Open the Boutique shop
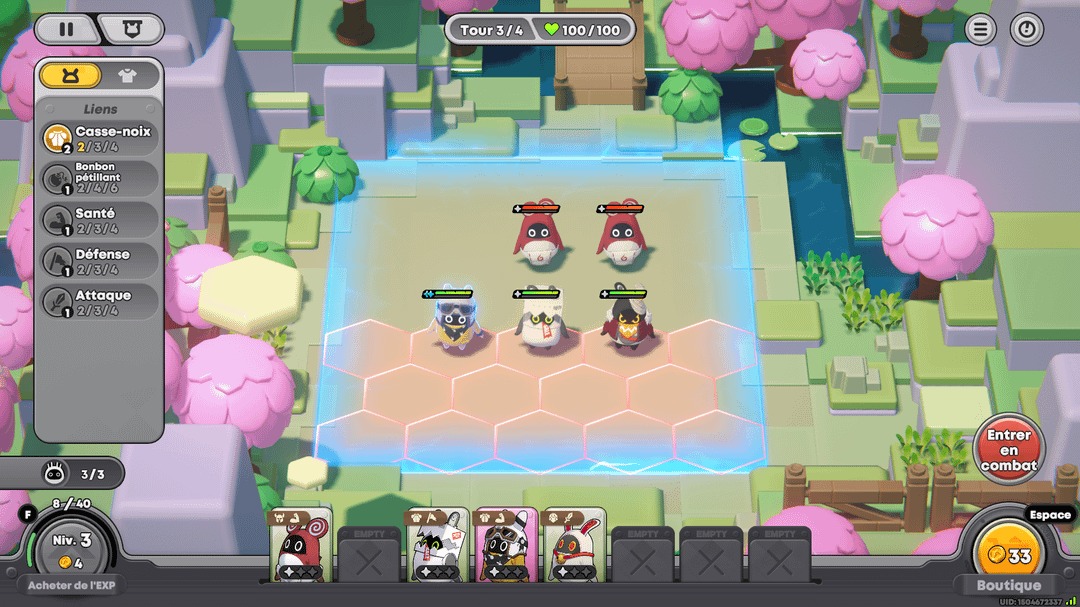Viewport: 1080px width, 607px height. click(x=1008, y=586)
